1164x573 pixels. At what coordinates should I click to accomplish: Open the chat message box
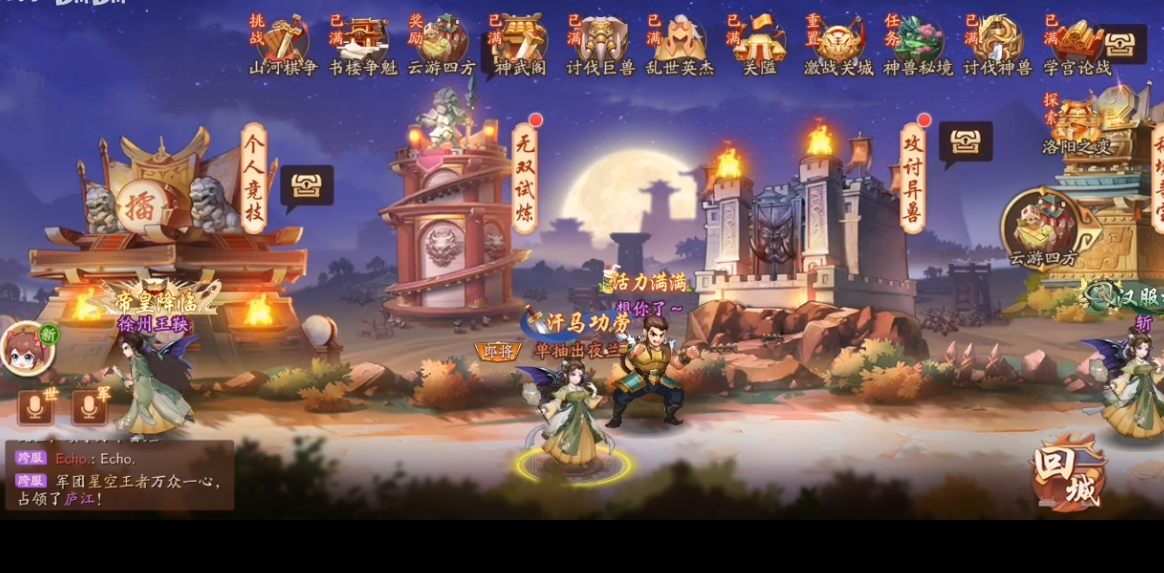[120, 476]
